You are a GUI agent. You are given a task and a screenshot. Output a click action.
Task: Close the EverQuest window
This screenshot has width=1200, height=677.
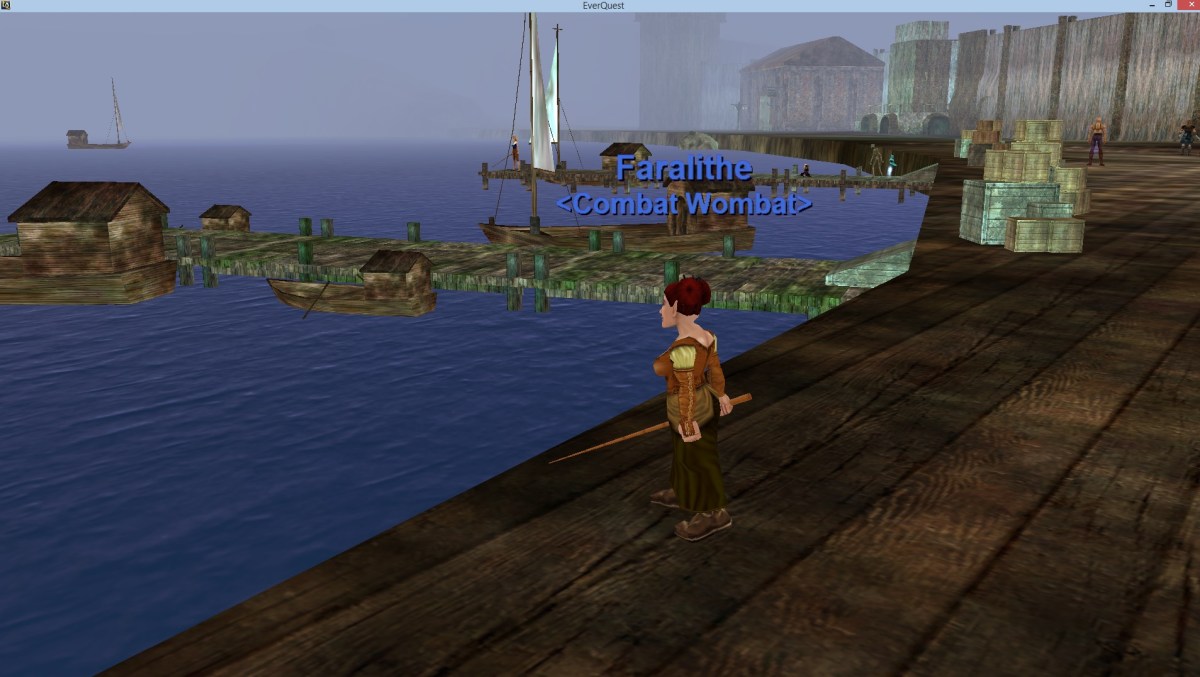[x=1189, y=5]
